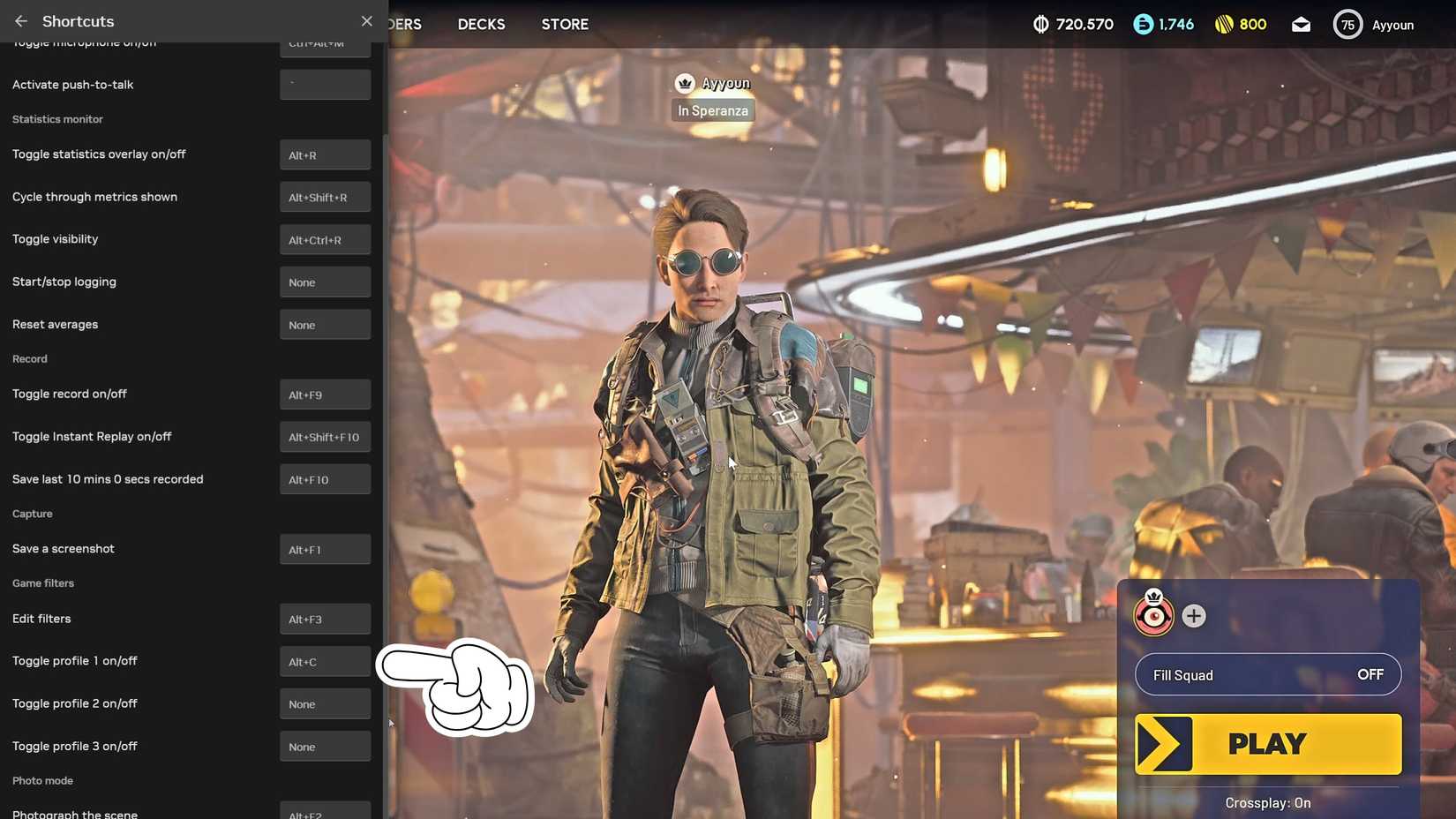Click the back arrow in the Shortcuts panel
The height and width of the screenshot is (819, 1456).
[19, 20]
